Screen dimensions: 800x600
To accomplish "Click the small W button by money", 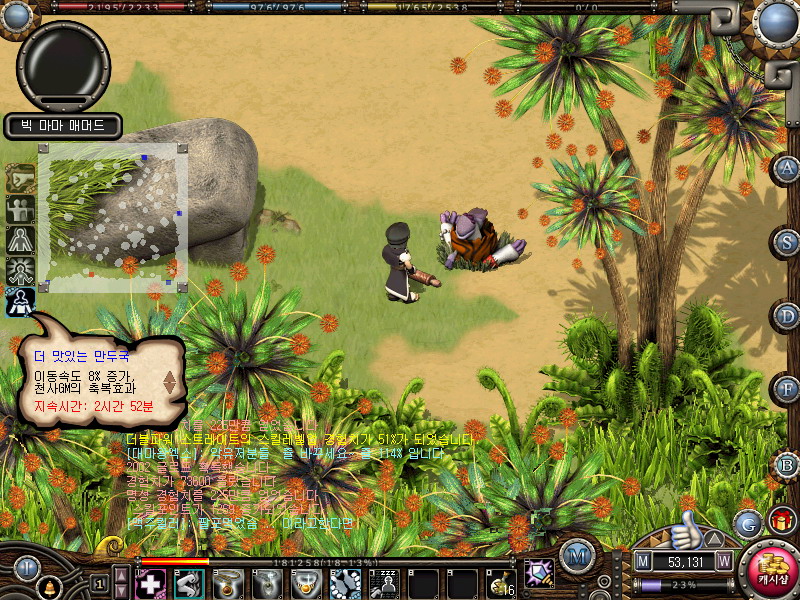I will click(723, 561).
